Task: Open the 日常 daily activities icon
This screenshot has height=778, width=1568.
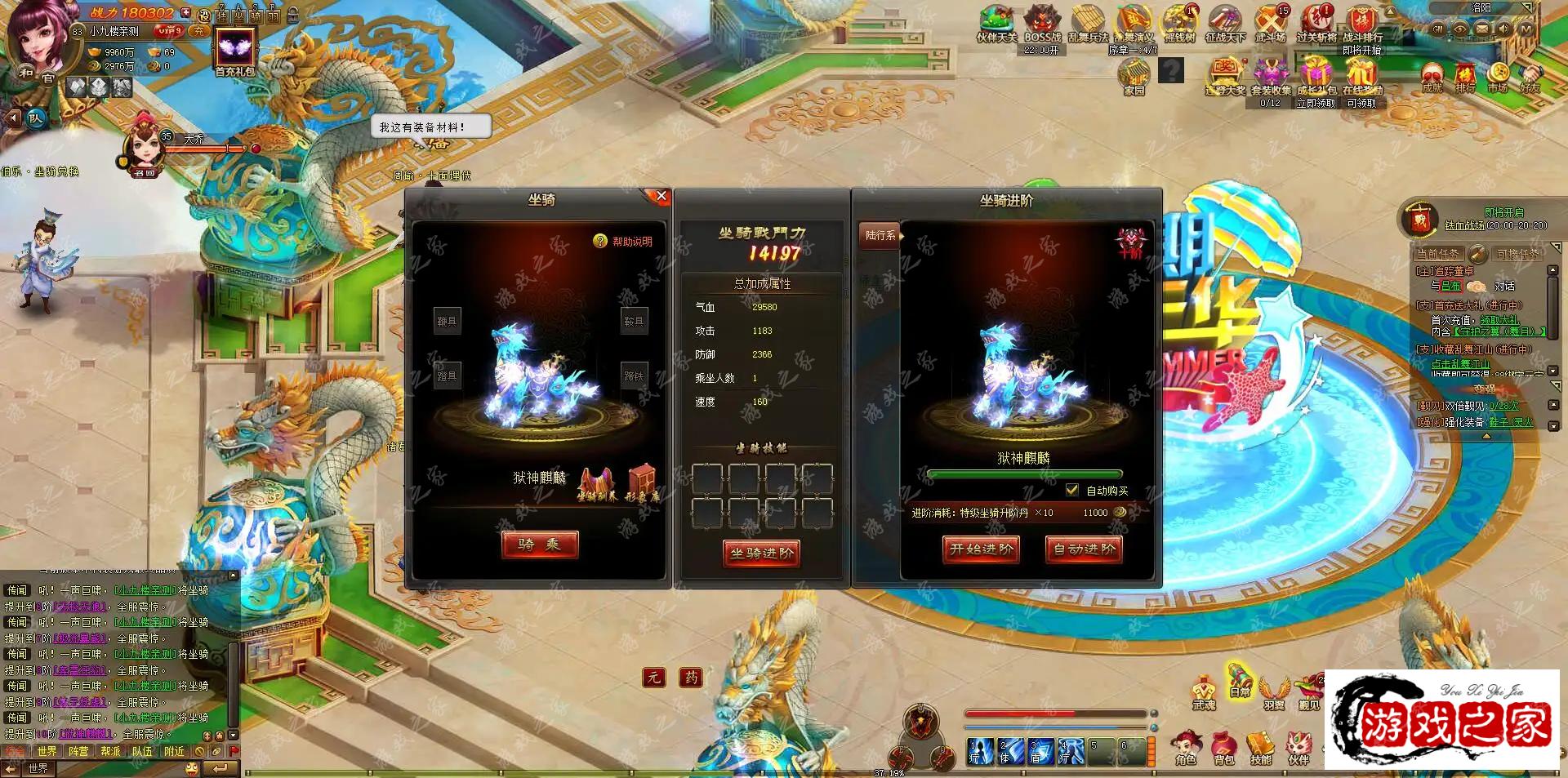Action: pos(1240,682)
